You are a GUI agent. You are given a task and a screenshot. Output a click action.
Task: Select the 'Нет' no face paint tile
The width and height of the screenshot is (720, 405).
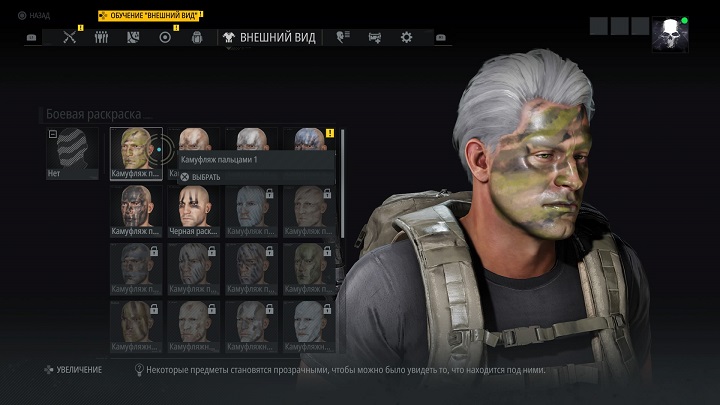coord(73,153)
